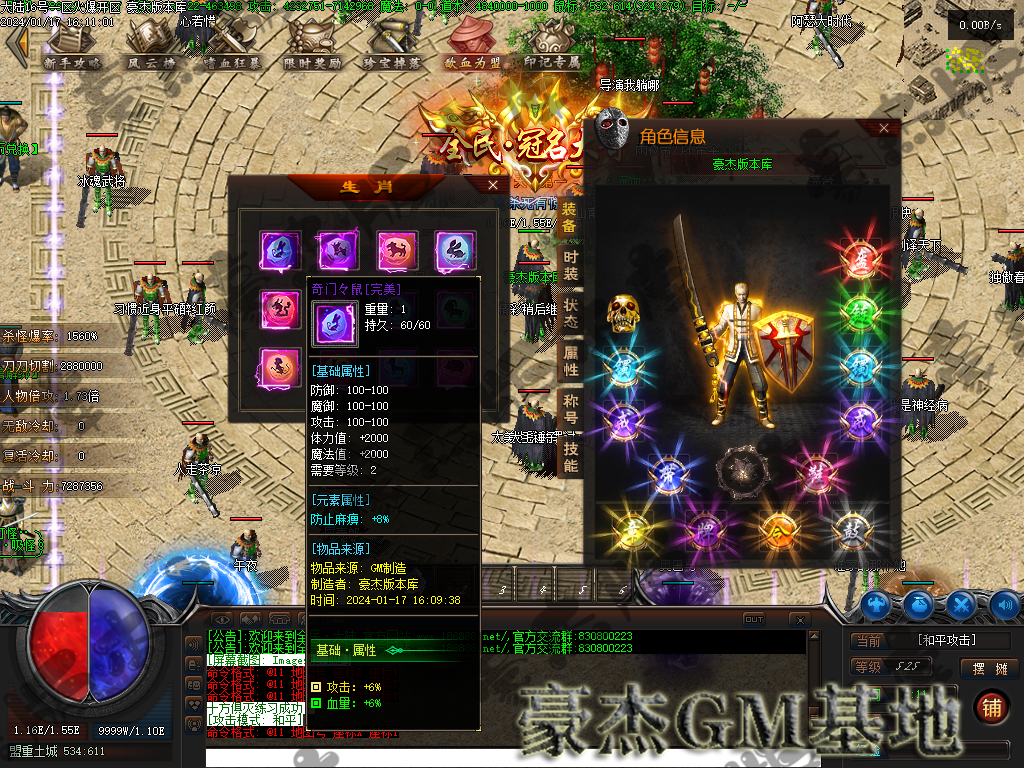Switch to the 状态 status tab
The height and width of the screenshot is (768, 1024).
point(570,312)
